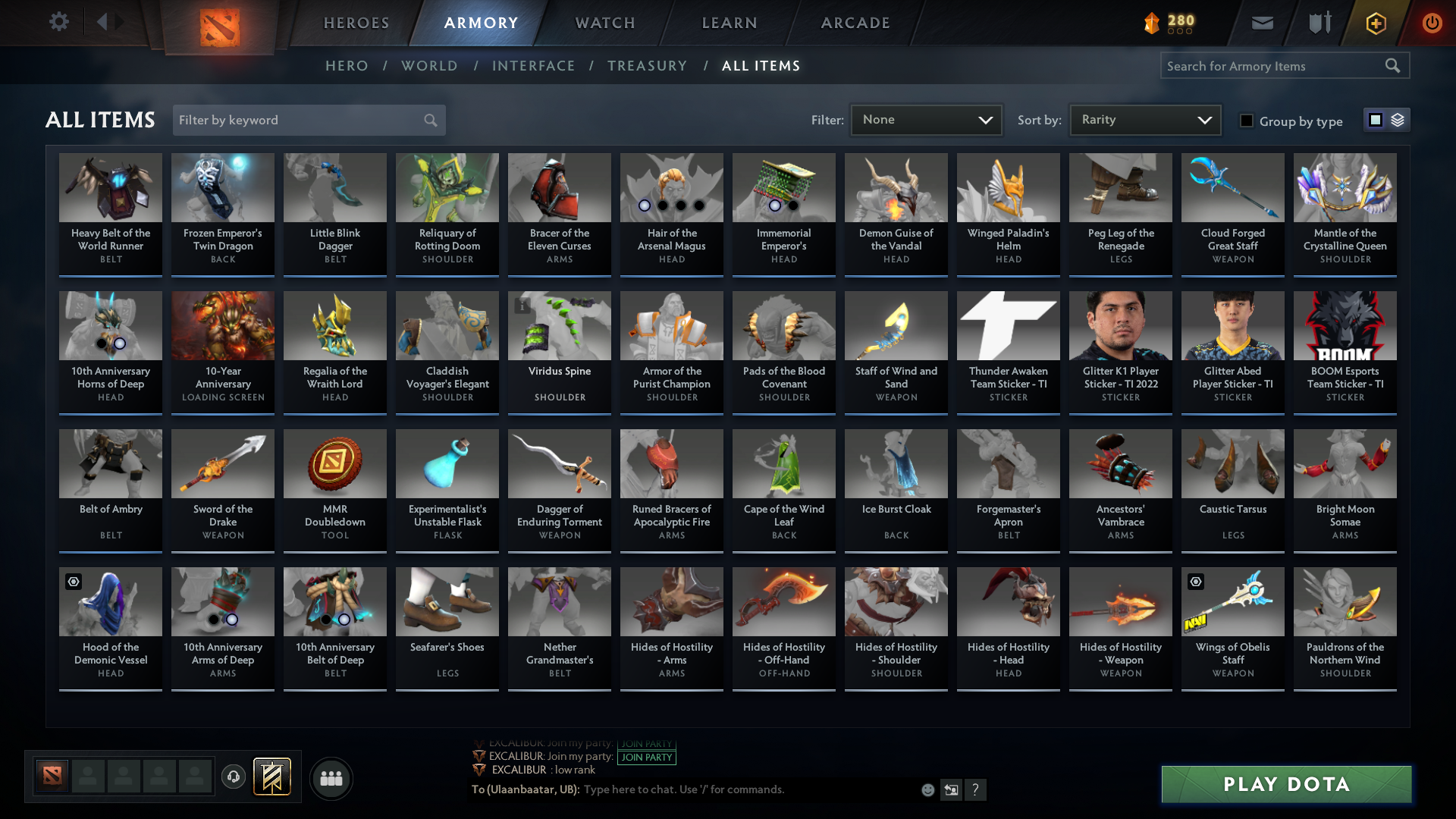This screenshot has width=1456, height=819.
Task: Click the green PLAY DOTA button
Action: (1285, 784)
